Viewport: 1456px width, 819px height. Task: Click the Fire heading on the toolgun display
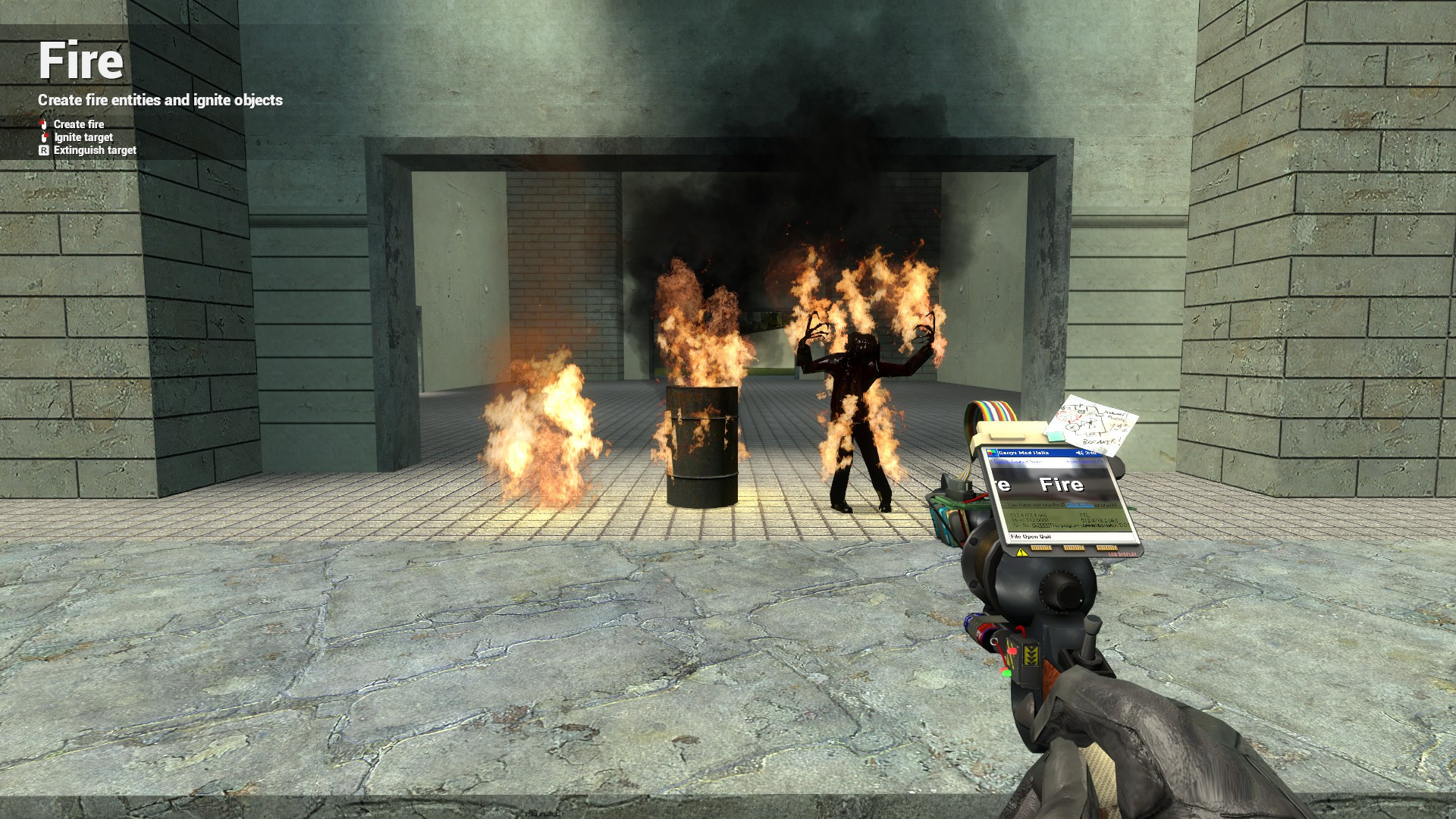pos(1062,484)
